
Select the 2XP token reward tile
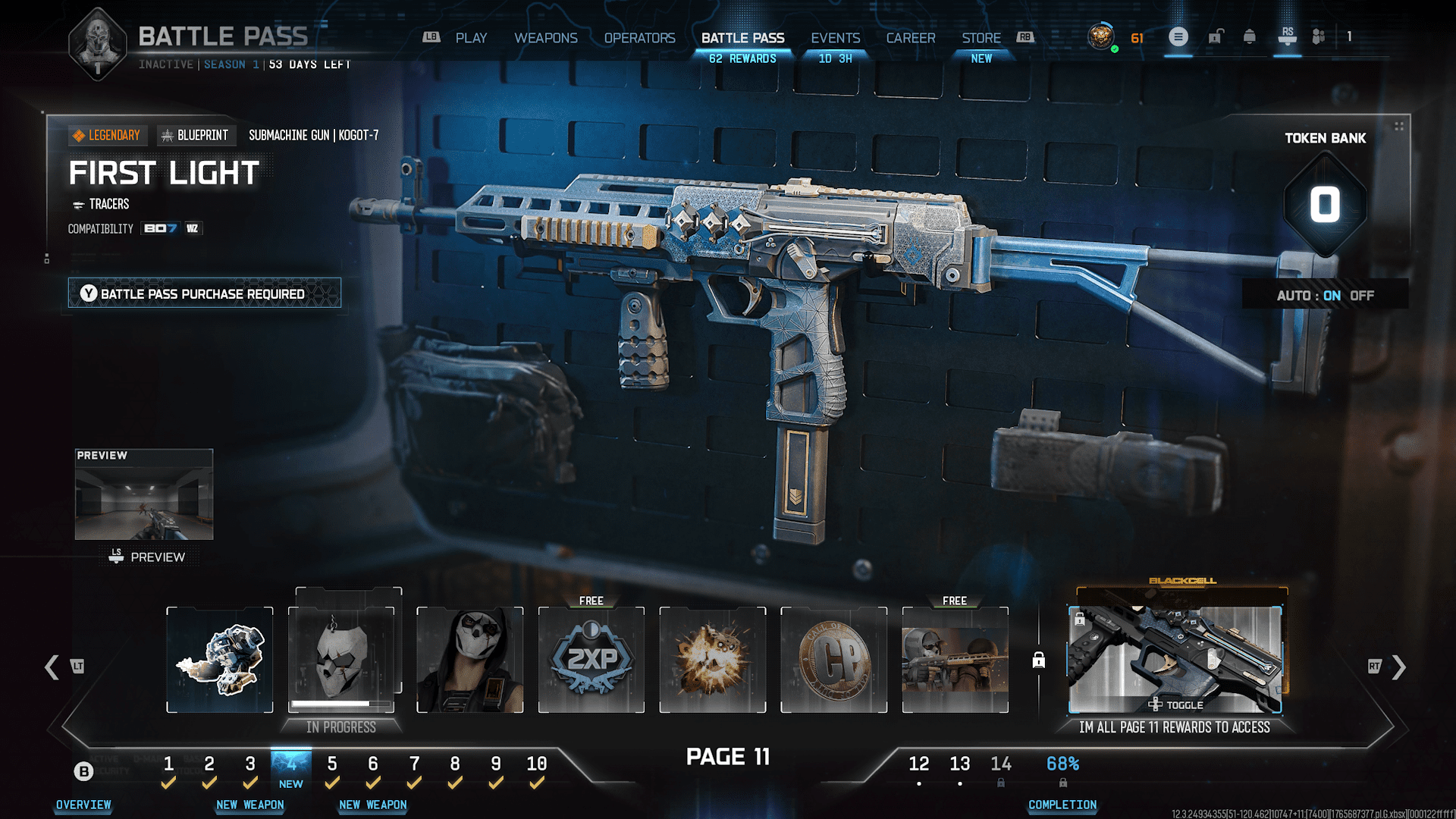point(591,660)
